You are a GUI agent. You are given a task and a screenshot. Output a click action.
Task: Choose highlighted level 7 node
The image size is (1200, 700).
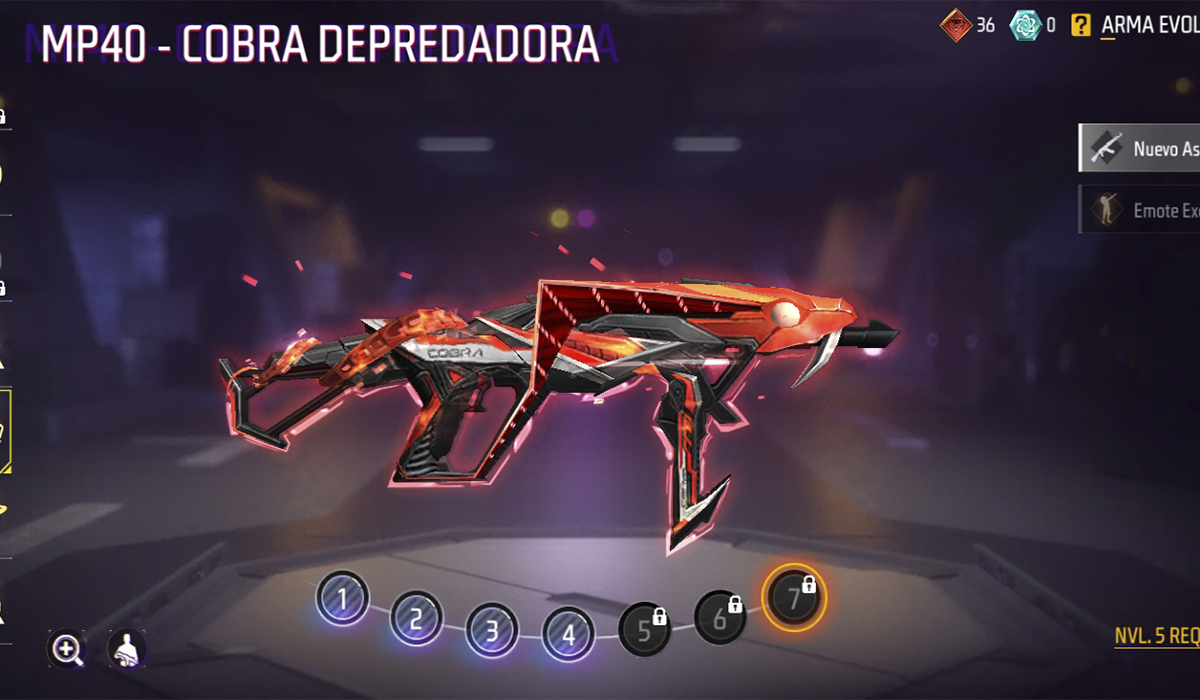coord(794,598)
